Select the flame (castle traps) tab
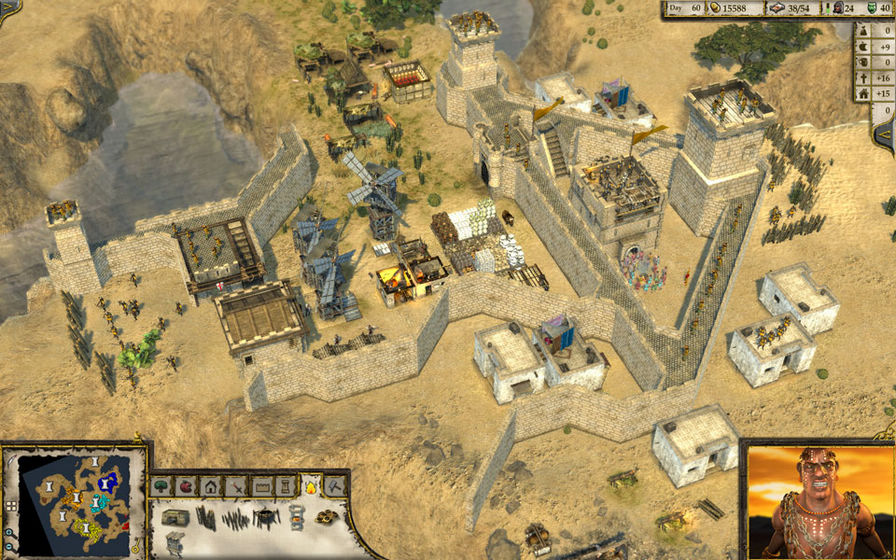This screenshot has height=560, width=896. pos(312,487)
